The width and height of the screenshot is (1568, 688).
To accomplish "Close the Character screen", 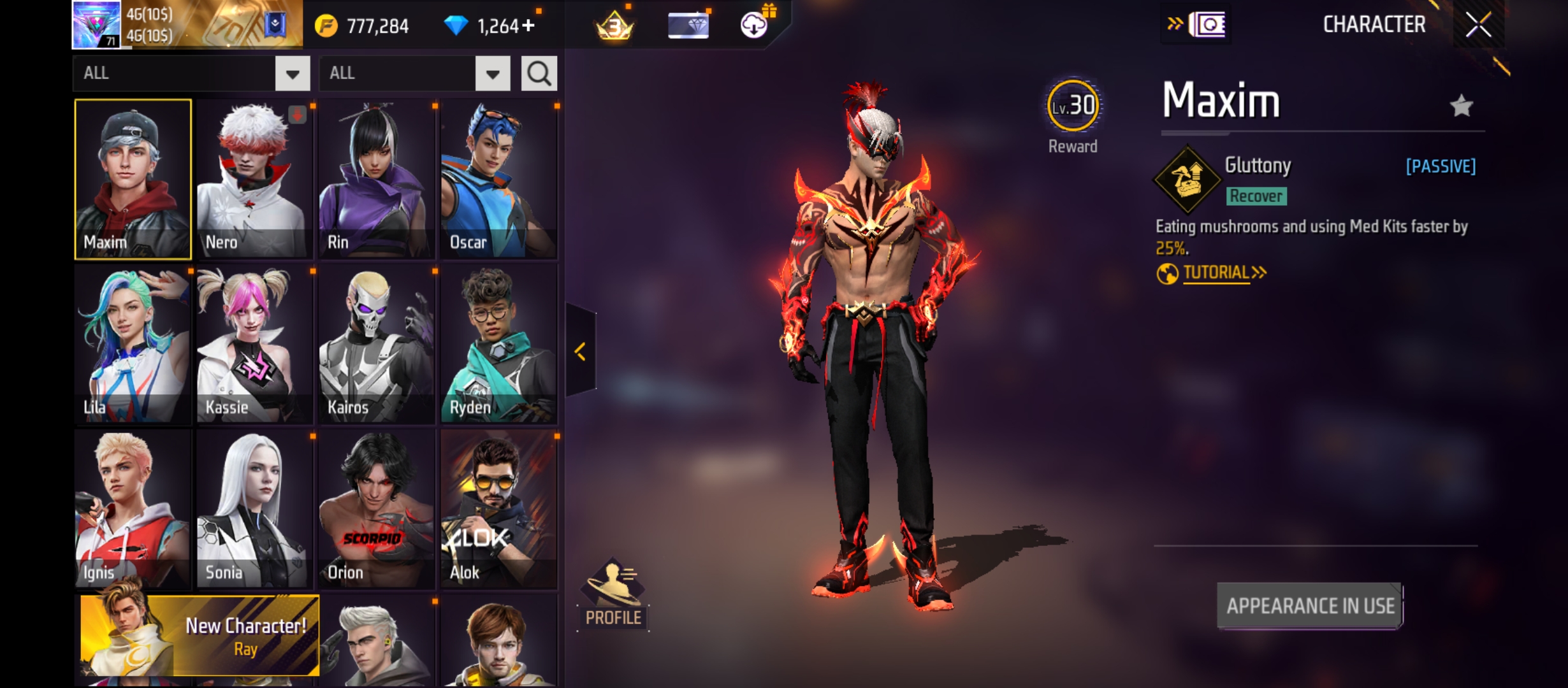I will [x=1478, y=25].
